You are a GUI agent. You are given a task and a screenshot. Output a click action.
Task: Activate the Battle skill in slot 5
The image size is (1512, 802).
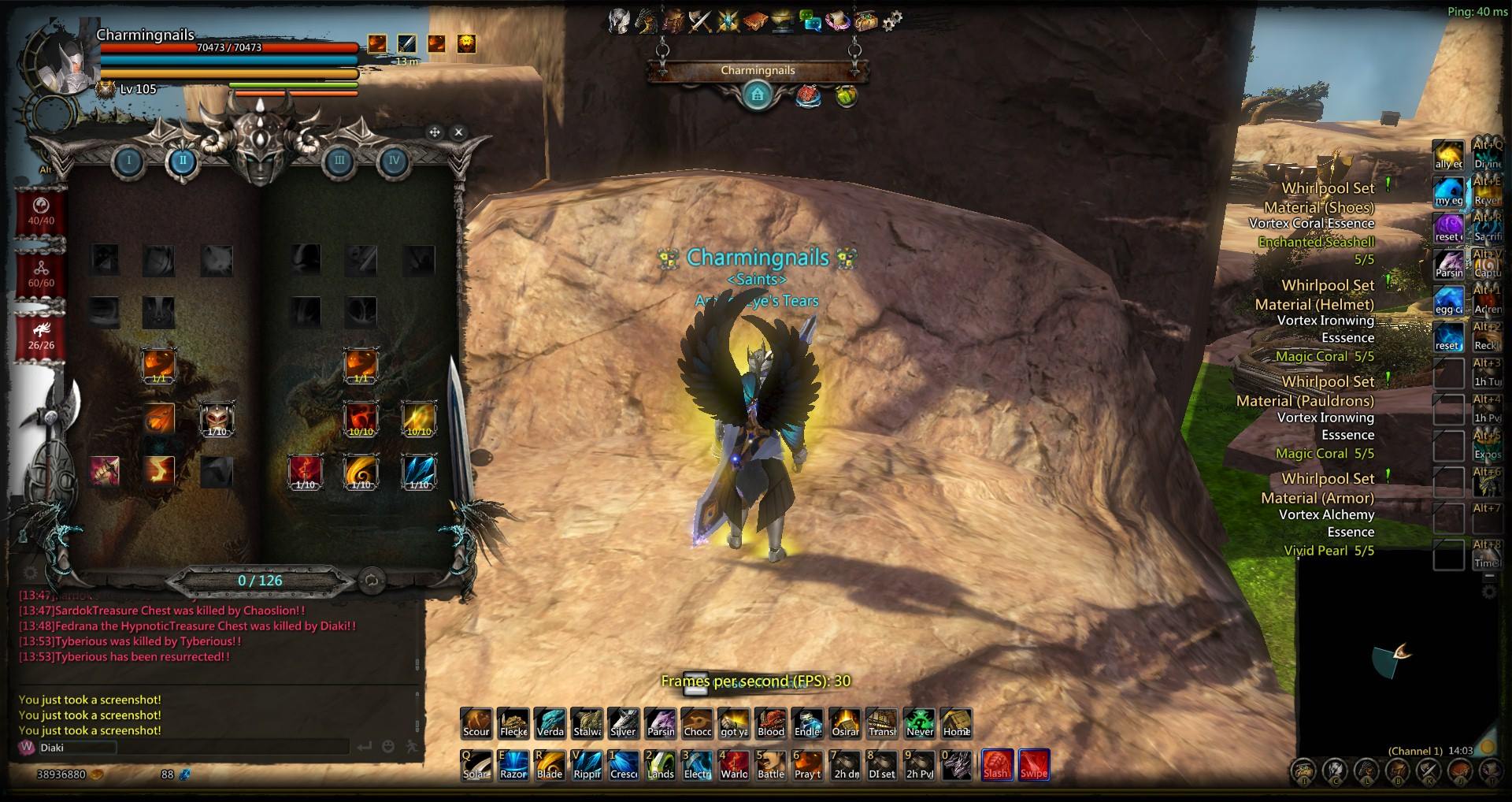pos(771,764)
